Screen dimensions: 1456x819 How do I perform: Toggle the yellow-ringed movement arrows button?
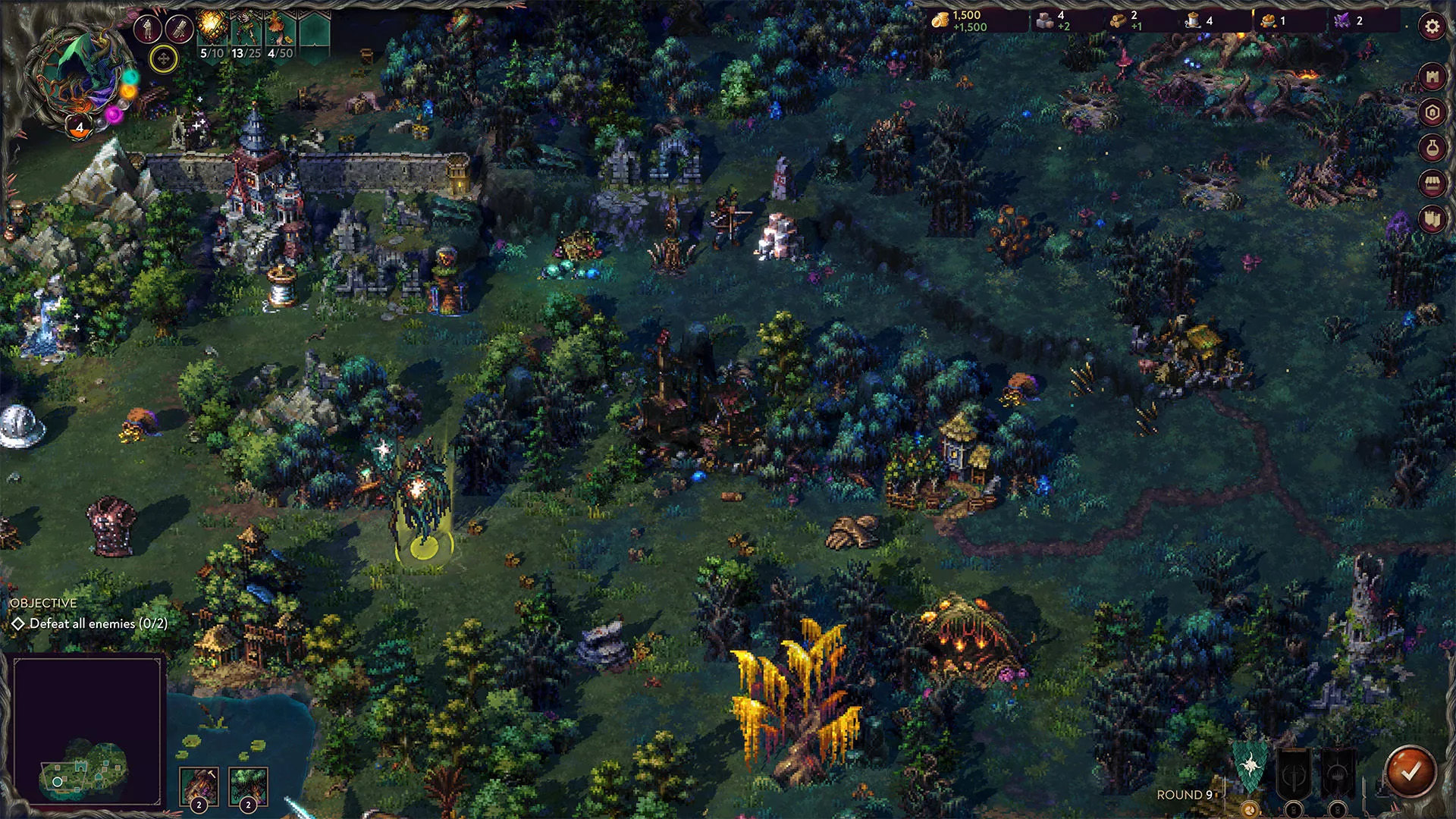[163, 58]
